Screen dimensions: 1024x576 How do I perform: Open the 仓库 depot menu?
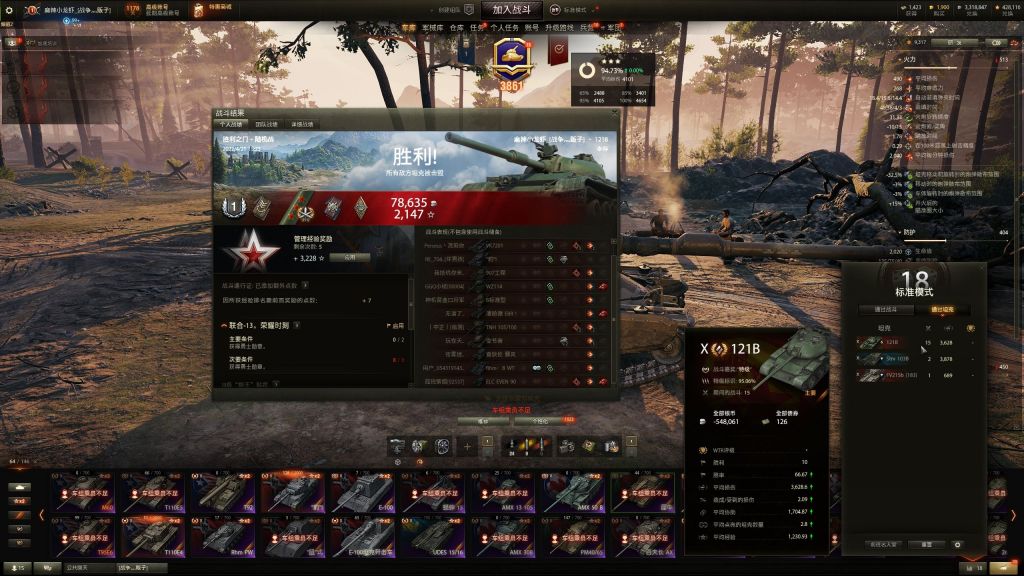(x=456, y=28)
